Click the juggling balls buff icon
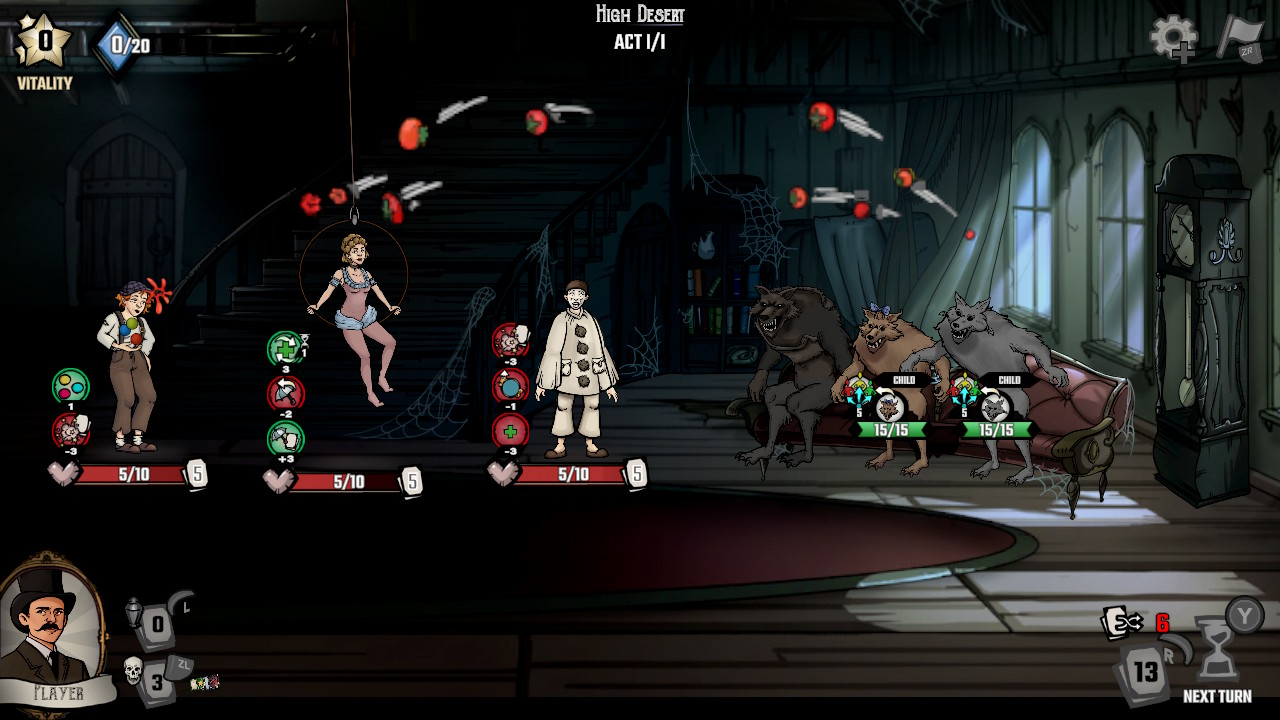The height and width of the screenshot is (720, 1280). (x=70, y=387)
